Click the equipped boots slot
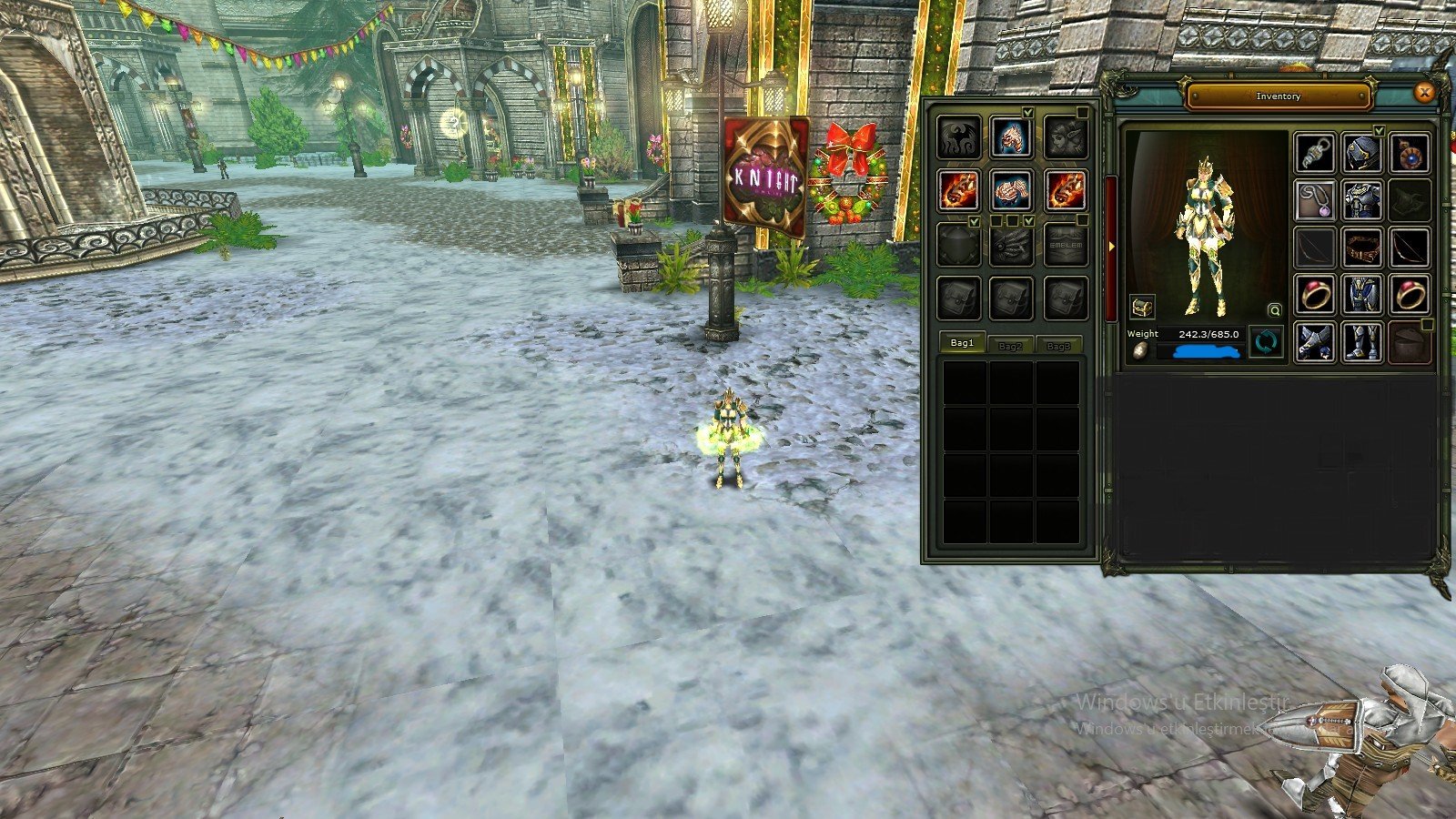The width and height of the screenshot is (1456, 819). tap(1360, 341)
